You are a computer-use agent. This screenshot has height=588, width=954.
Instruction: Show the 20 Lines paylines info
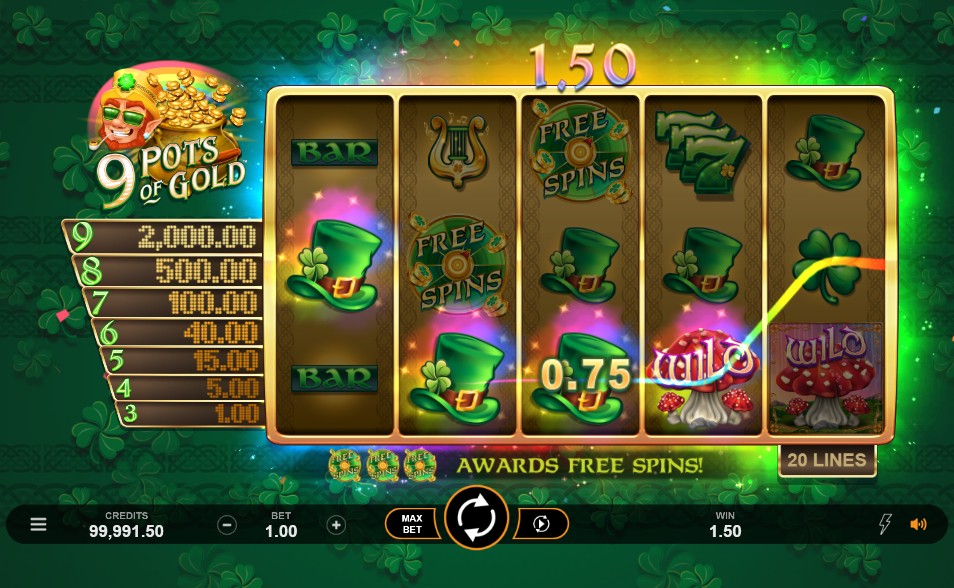(x=826, y=460)
